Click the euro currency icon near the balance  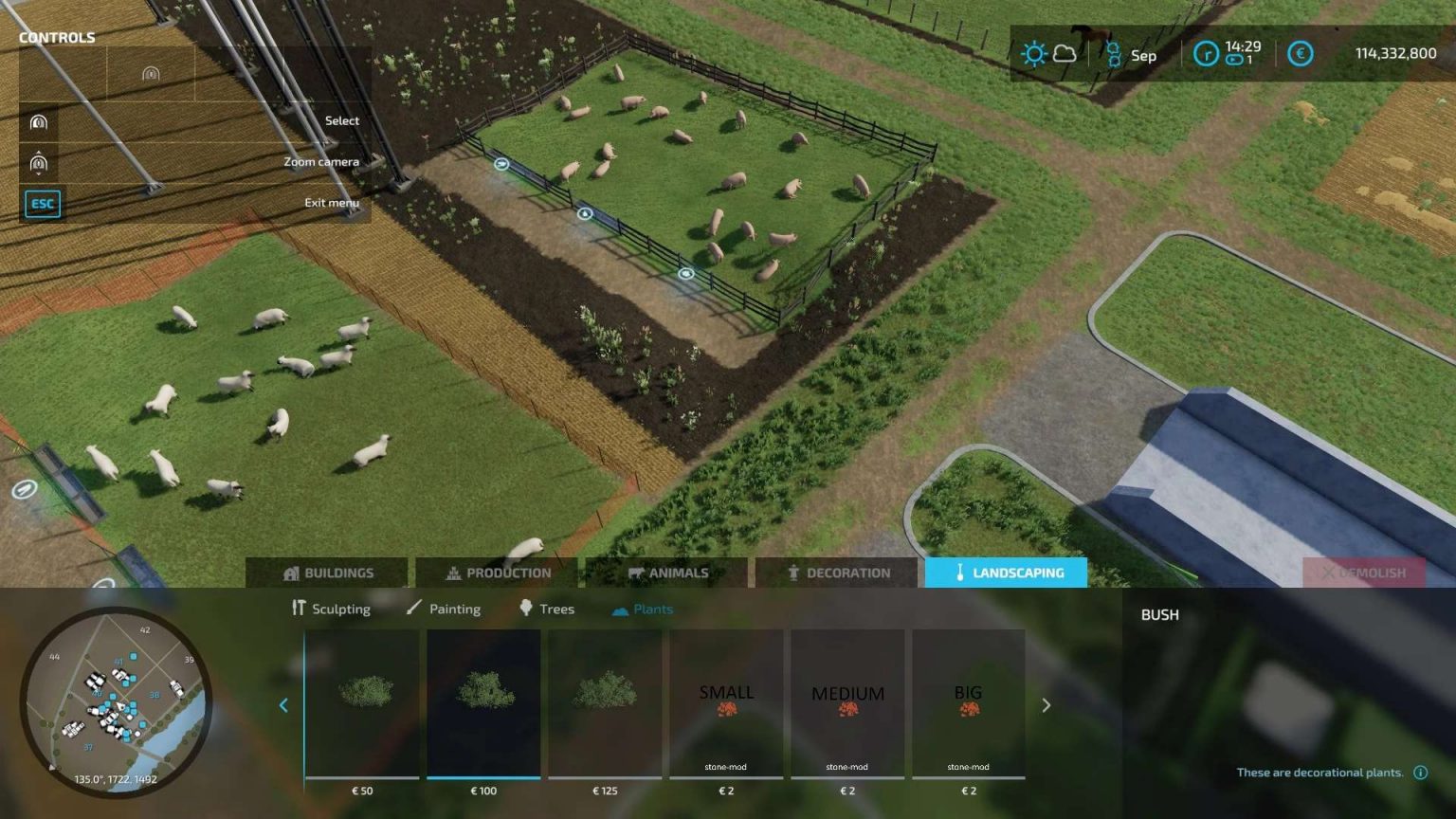coord(1300,54)
